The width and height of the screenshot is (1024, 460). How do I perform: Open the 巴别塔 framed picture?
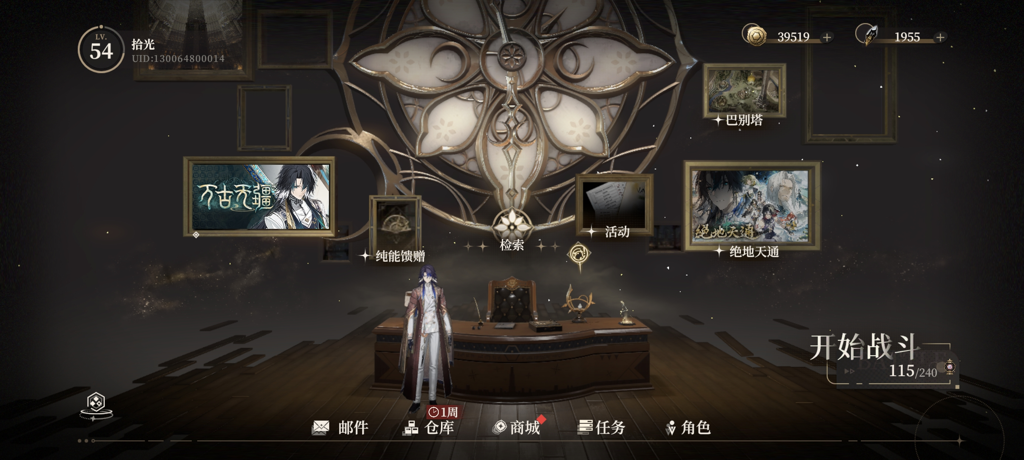click(x=744, y=91)
